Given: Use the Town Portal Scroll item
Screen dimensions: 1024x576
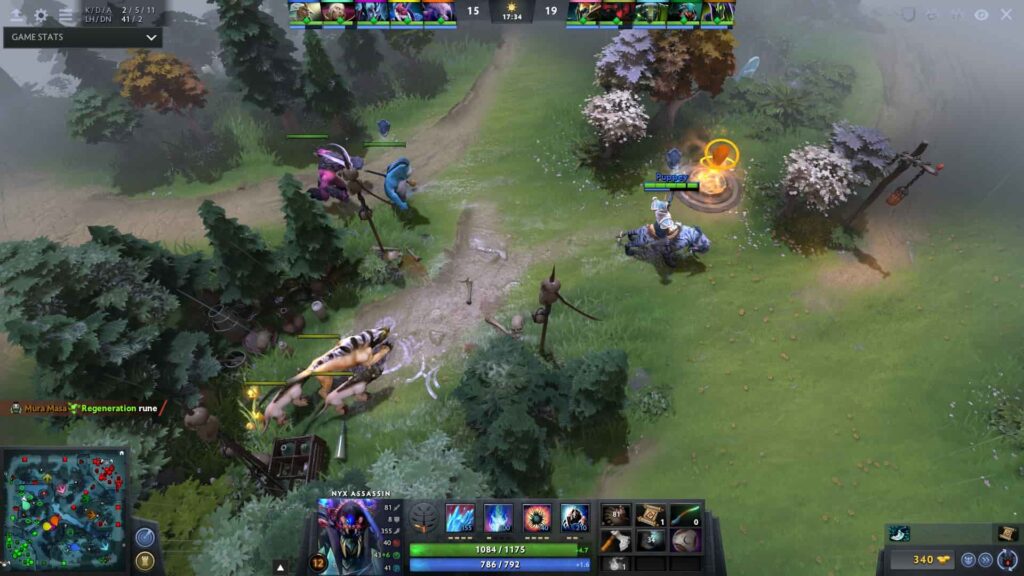Looking at the screenshot, I should 649,515.
